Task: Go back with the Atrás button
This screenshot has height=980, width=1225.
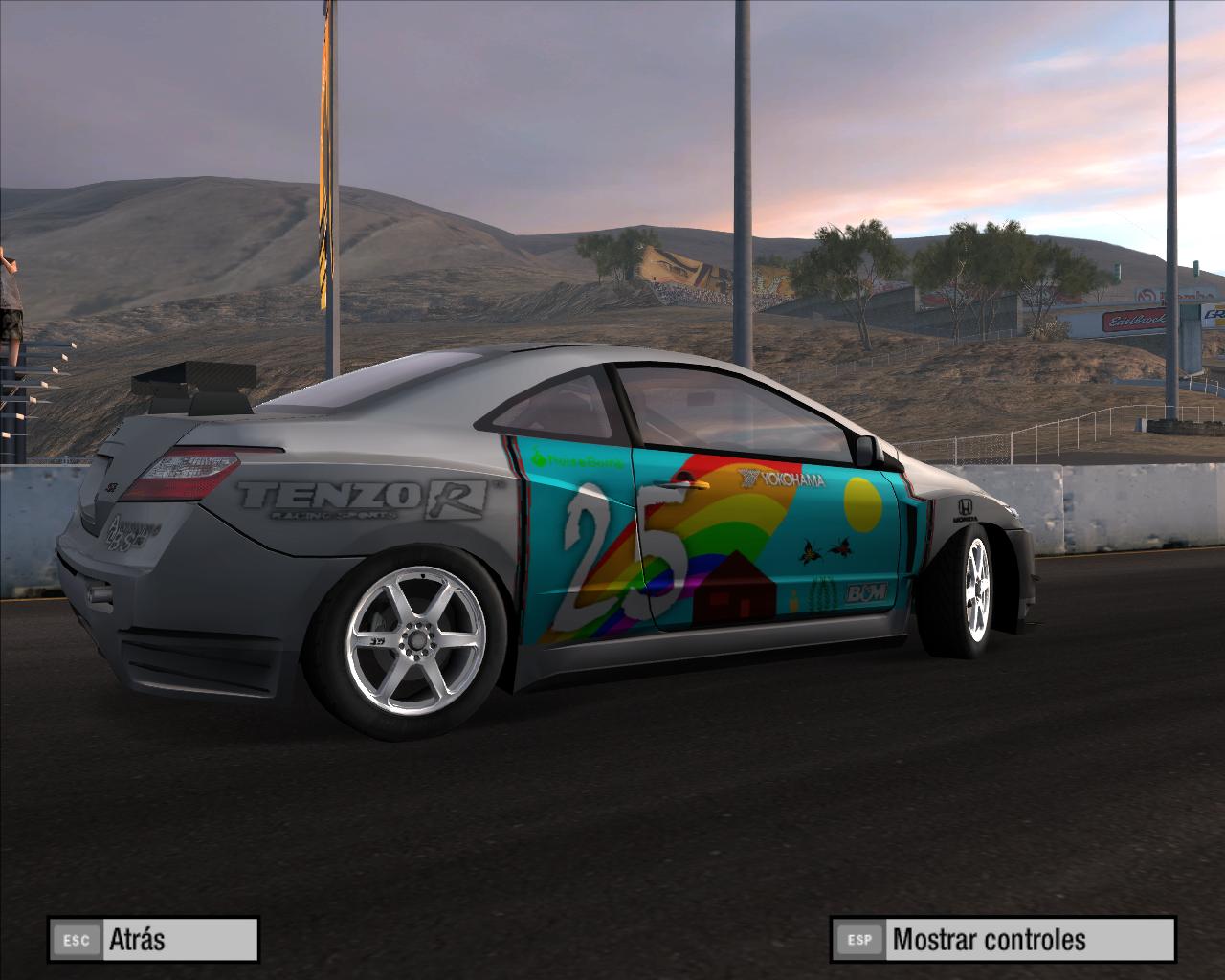Action: [153, 939]
